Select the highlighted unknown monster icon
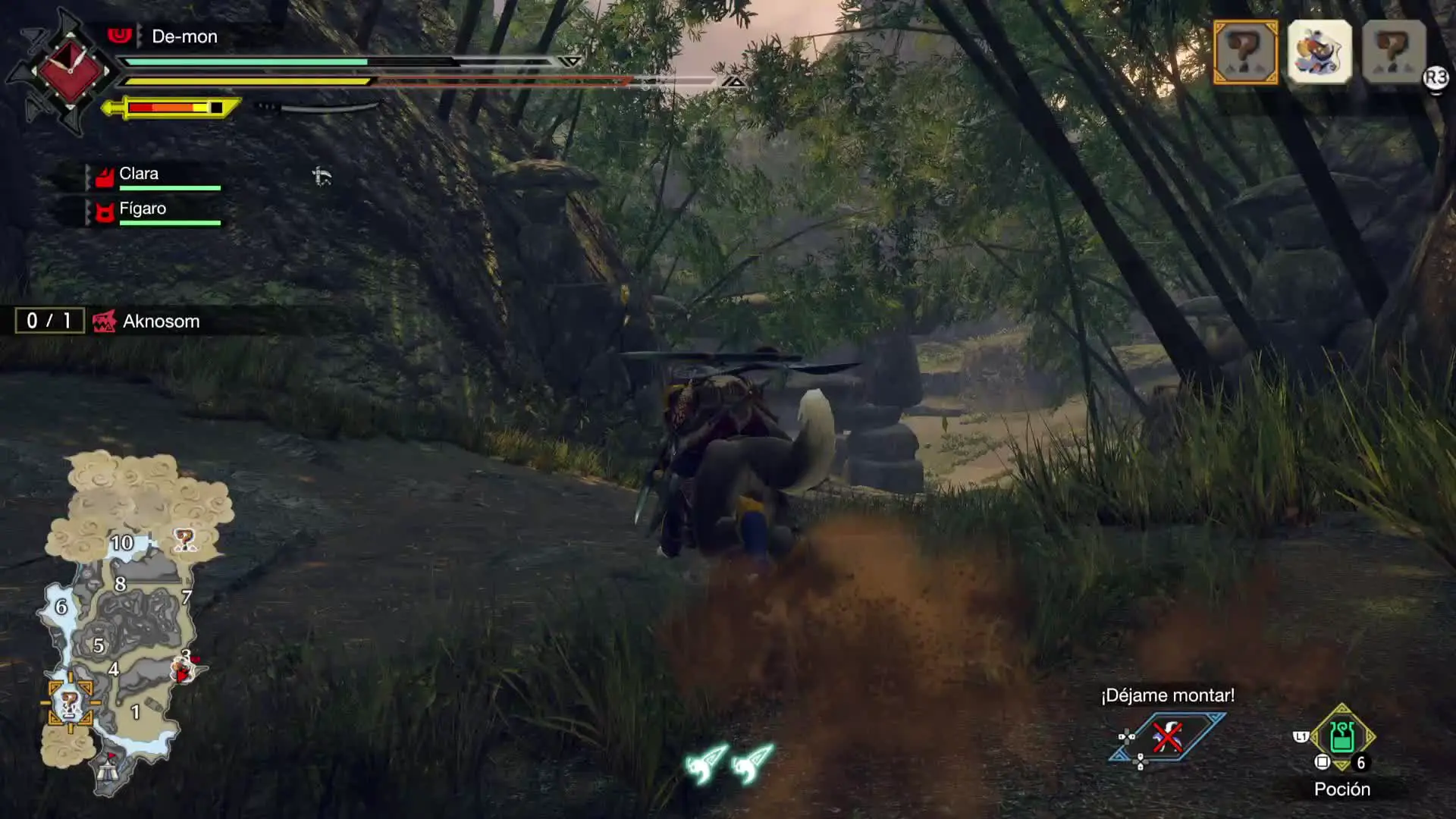The image size is (1456, 819). [1245, 52]
